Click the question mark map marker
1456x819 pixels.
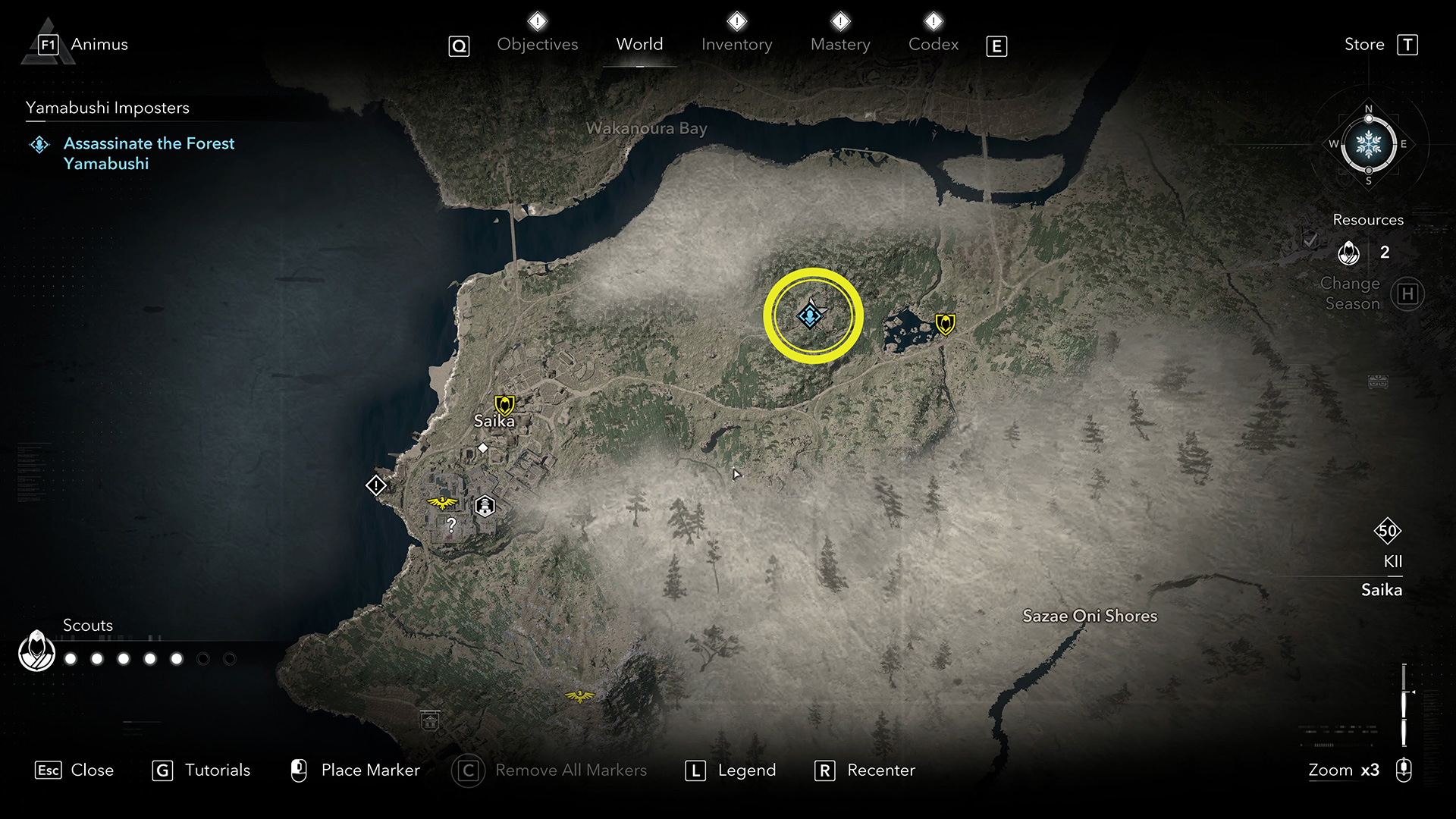coord(451,525)
